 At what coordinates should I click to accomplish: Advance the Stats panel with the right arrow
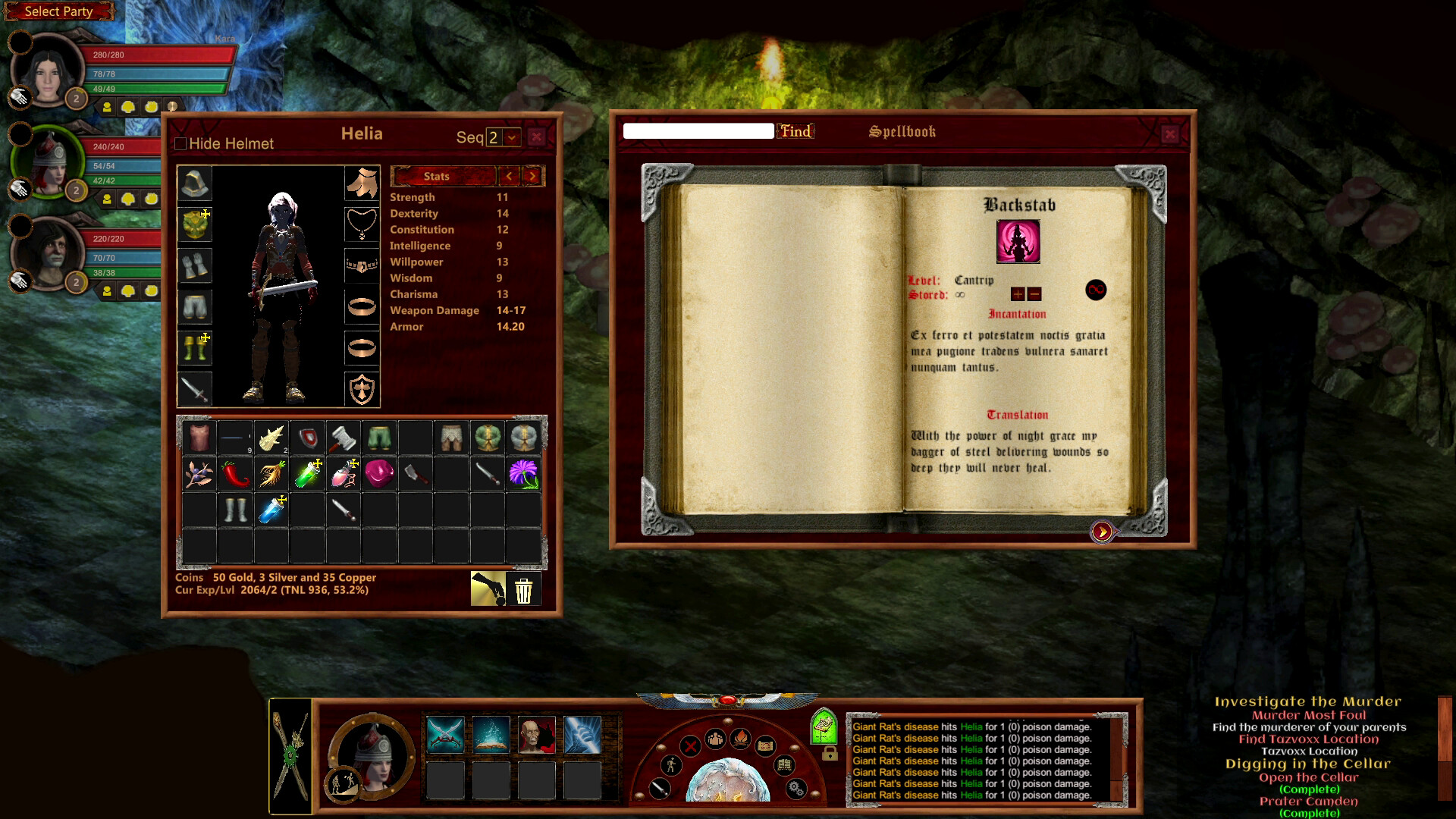pos(533,176)
